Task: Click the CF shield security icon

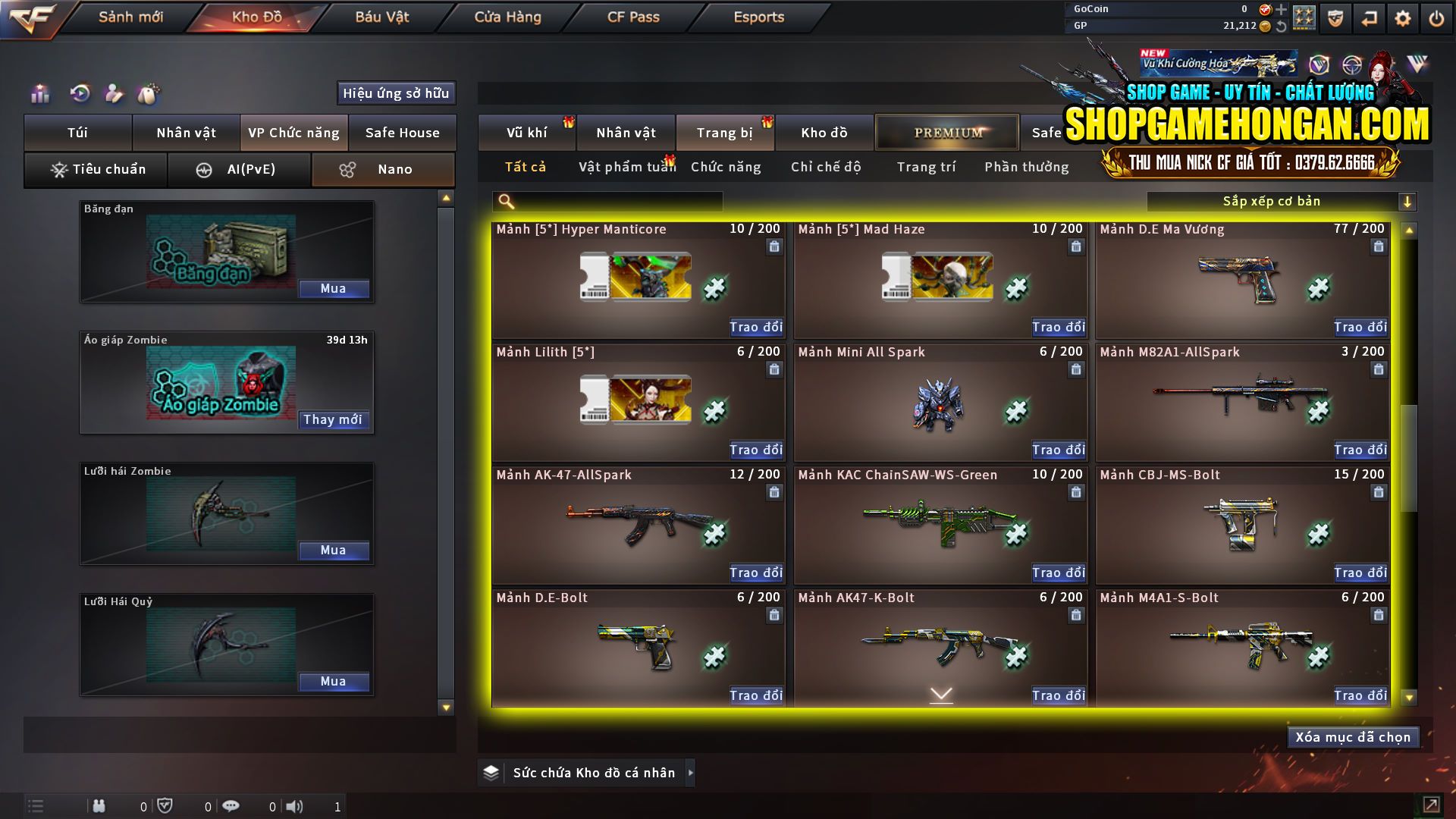Action: pyautogui.click(x=1335, y=18)
